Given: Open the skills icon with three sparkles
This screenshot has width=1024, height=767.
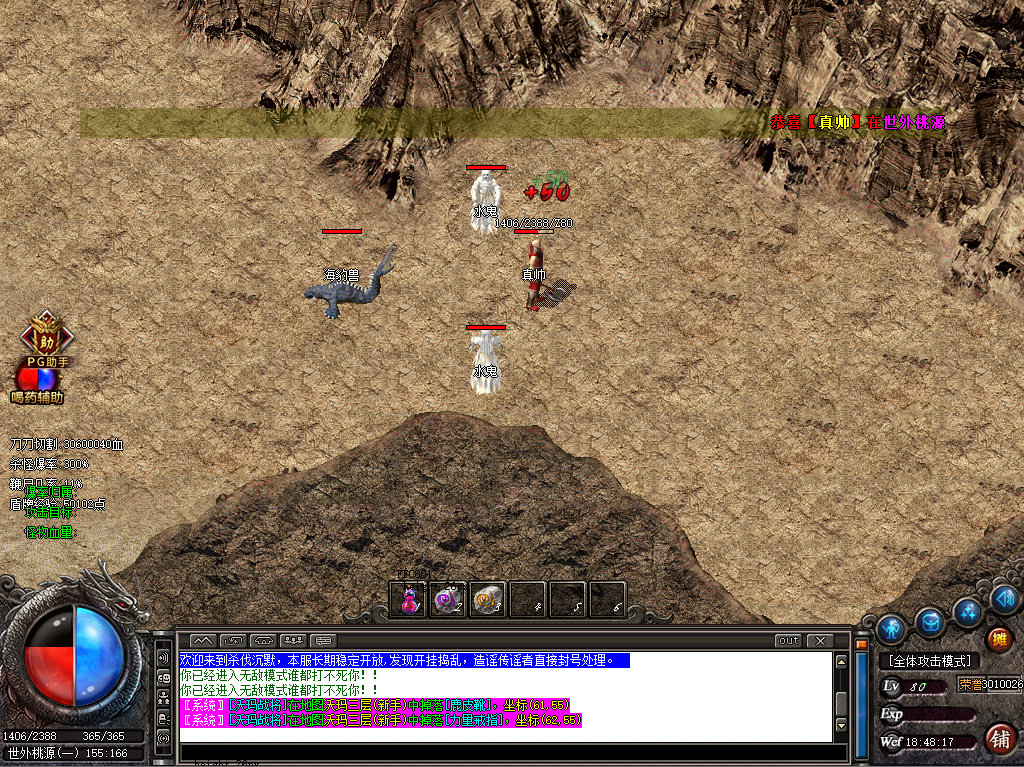Looking at the screenshot, I should pyautogui.click(x=967, y=611).
